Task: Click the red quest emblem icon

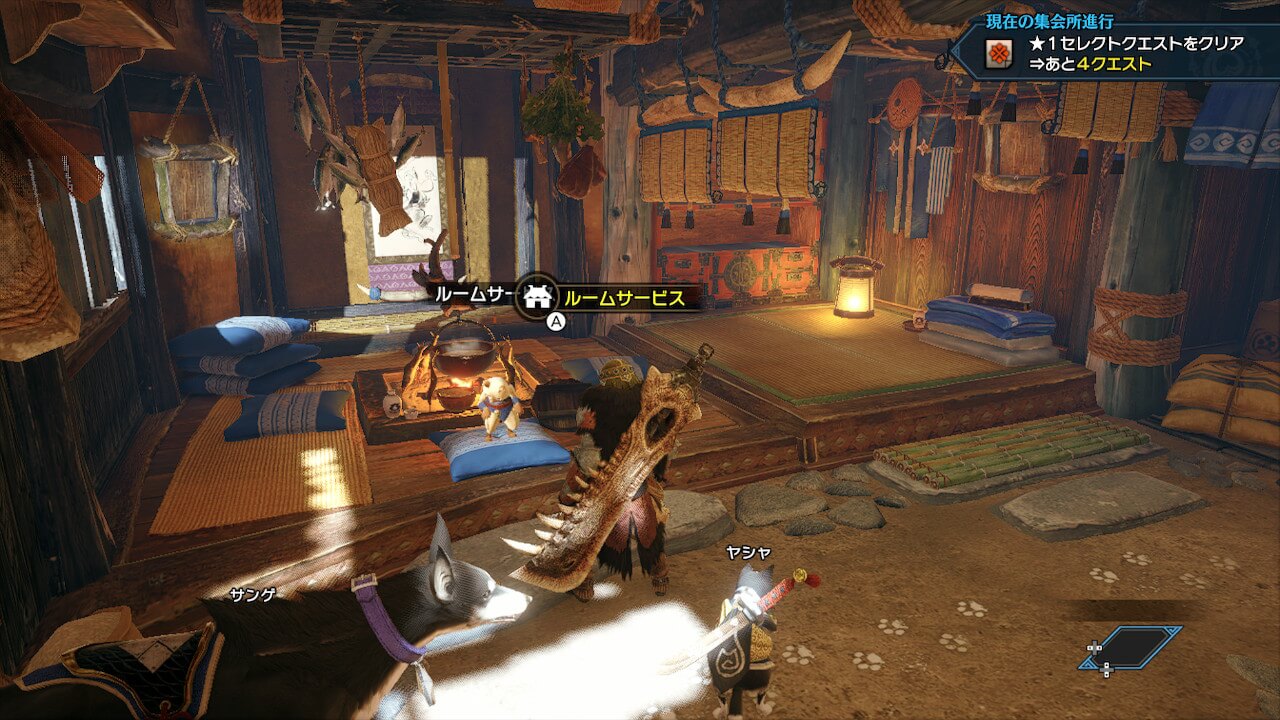Action: tap(998, 56)
